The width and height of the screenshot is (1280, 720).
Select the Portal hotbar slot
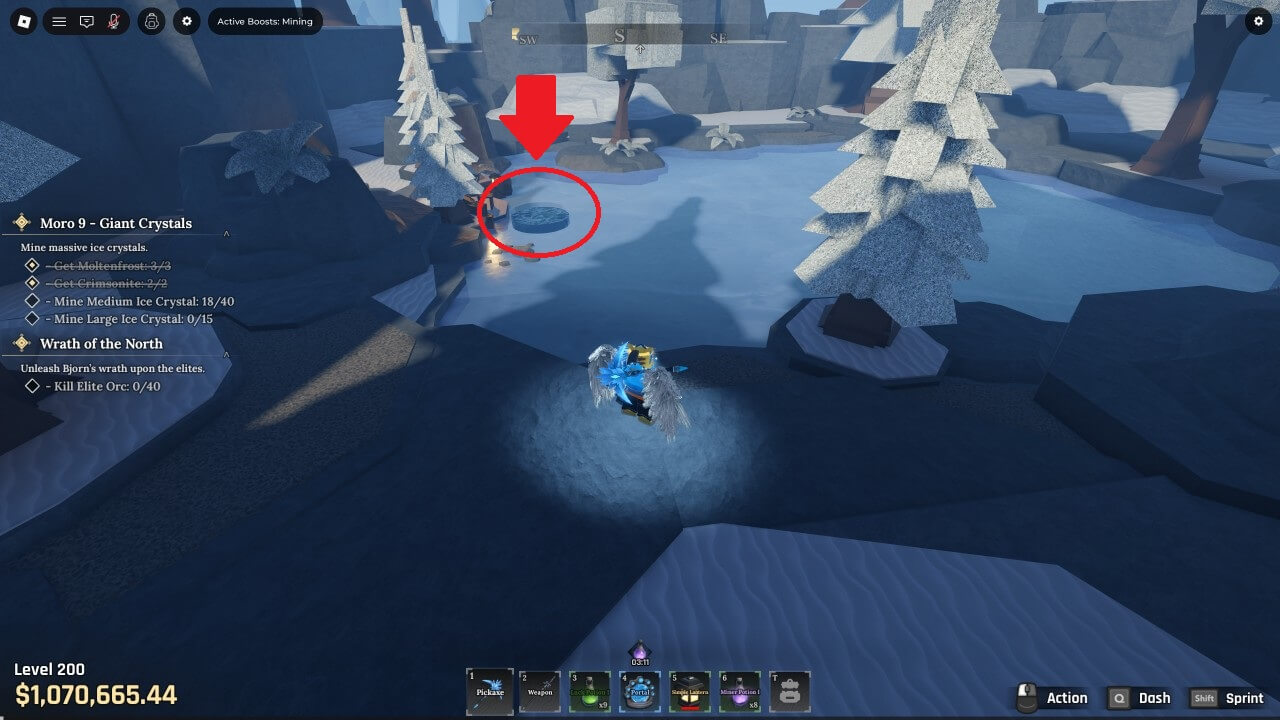[640, 691]
